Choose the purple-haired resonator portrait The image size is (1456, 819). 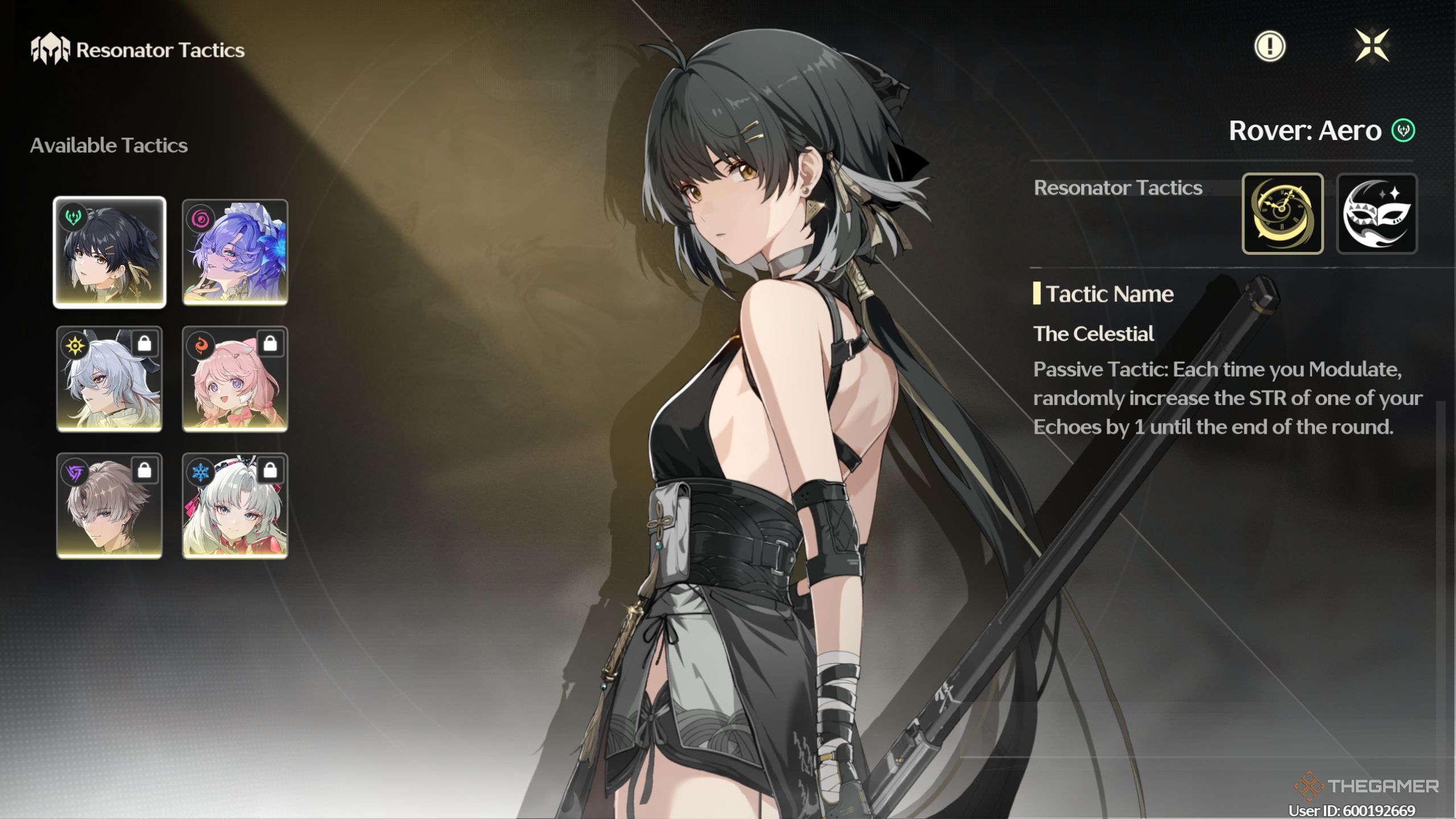(235, 252)
